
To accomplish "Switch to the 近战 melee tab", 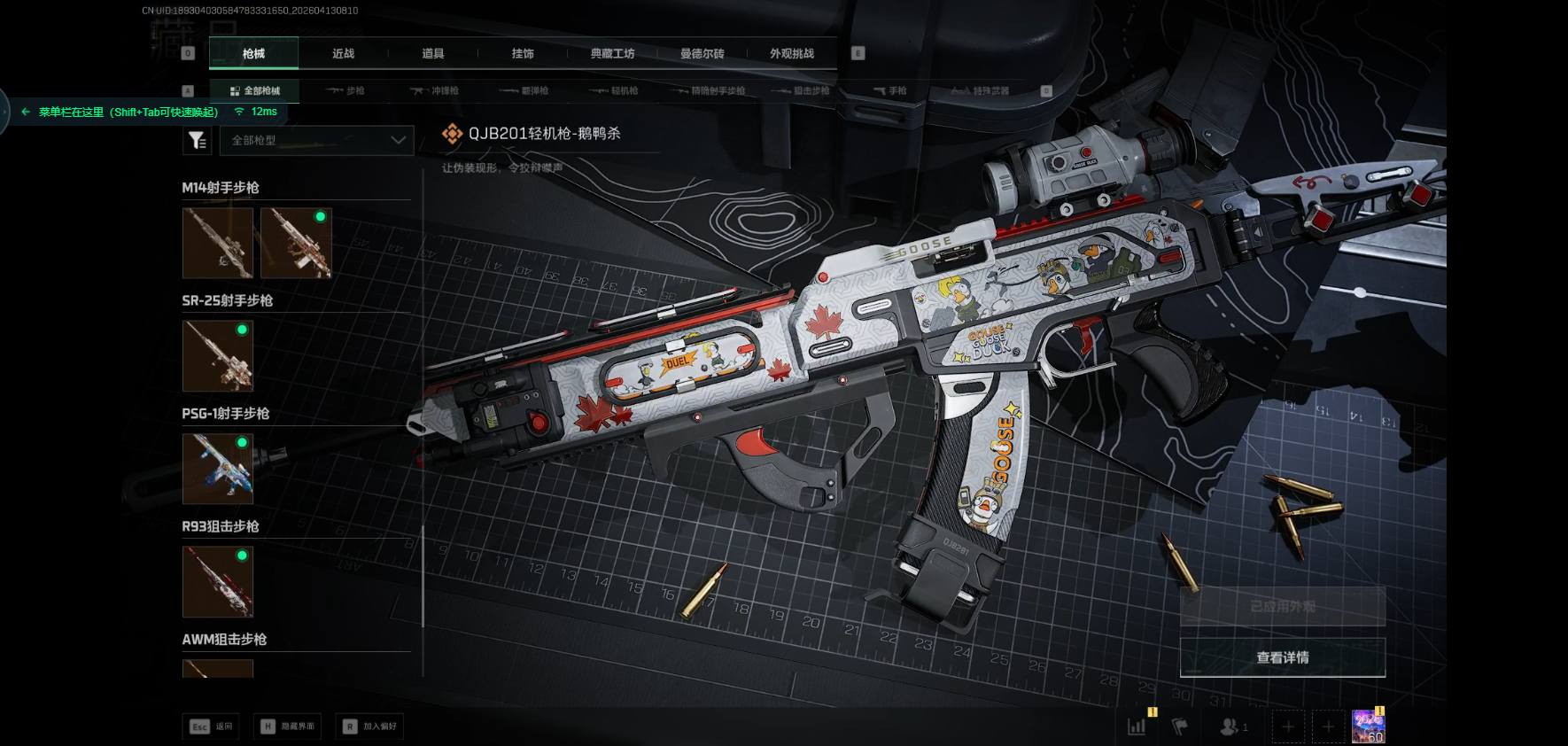I will tap(343, 54).
